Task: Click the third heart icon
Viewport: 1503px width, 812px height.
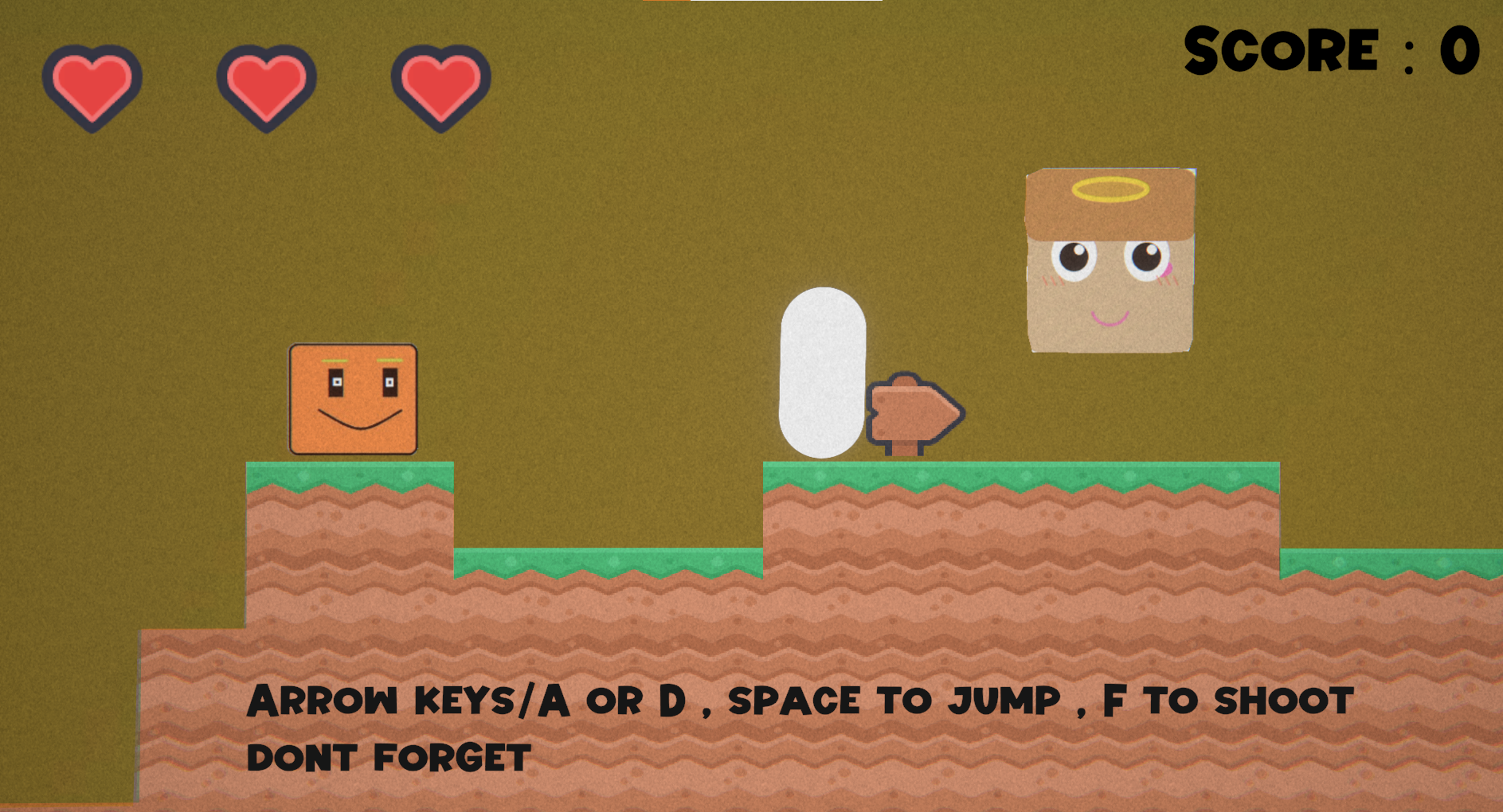Action: point(438,86)
